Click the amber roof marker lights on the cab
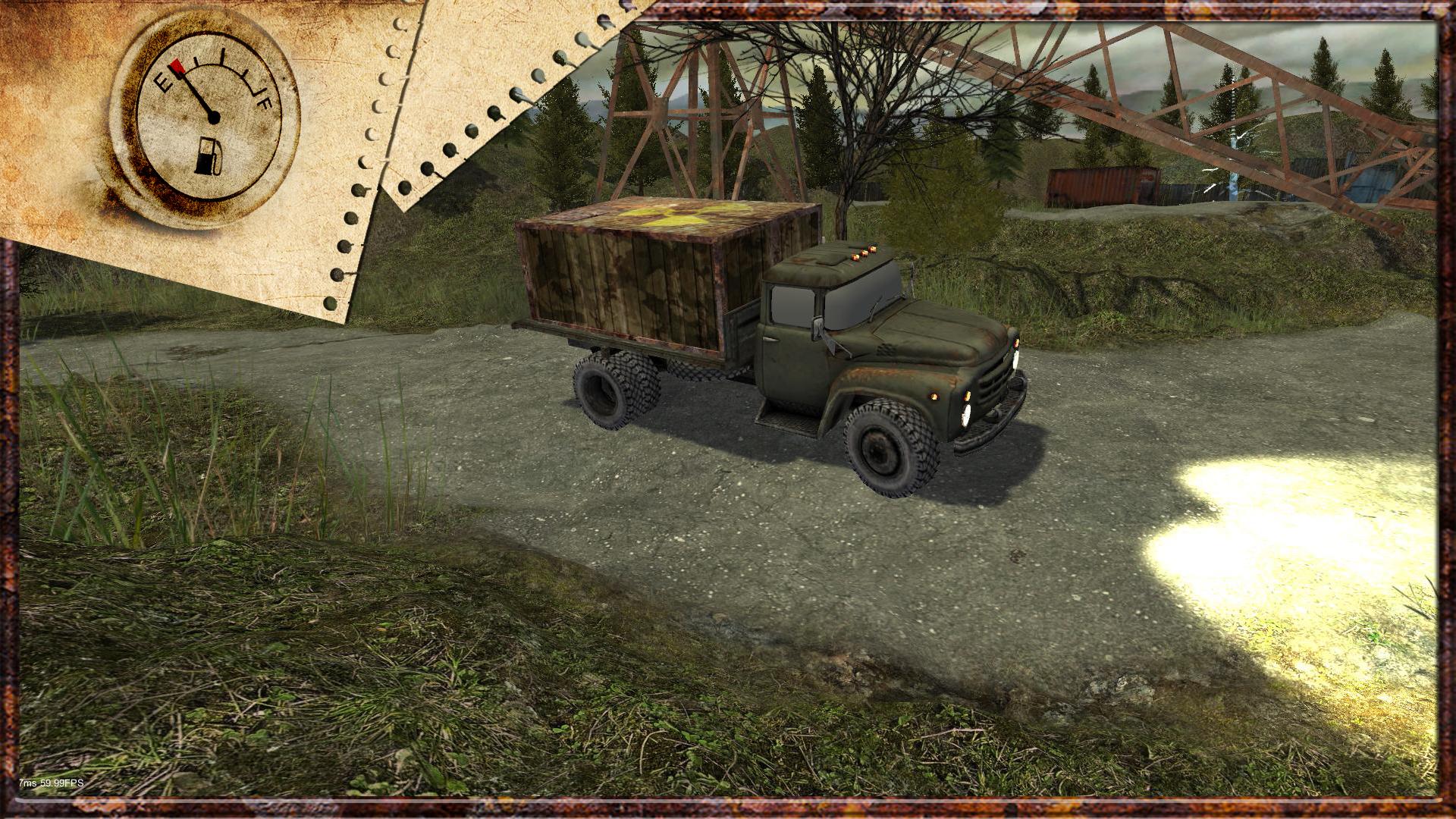Screen dimensions: 1456x819 coord(864,252)
